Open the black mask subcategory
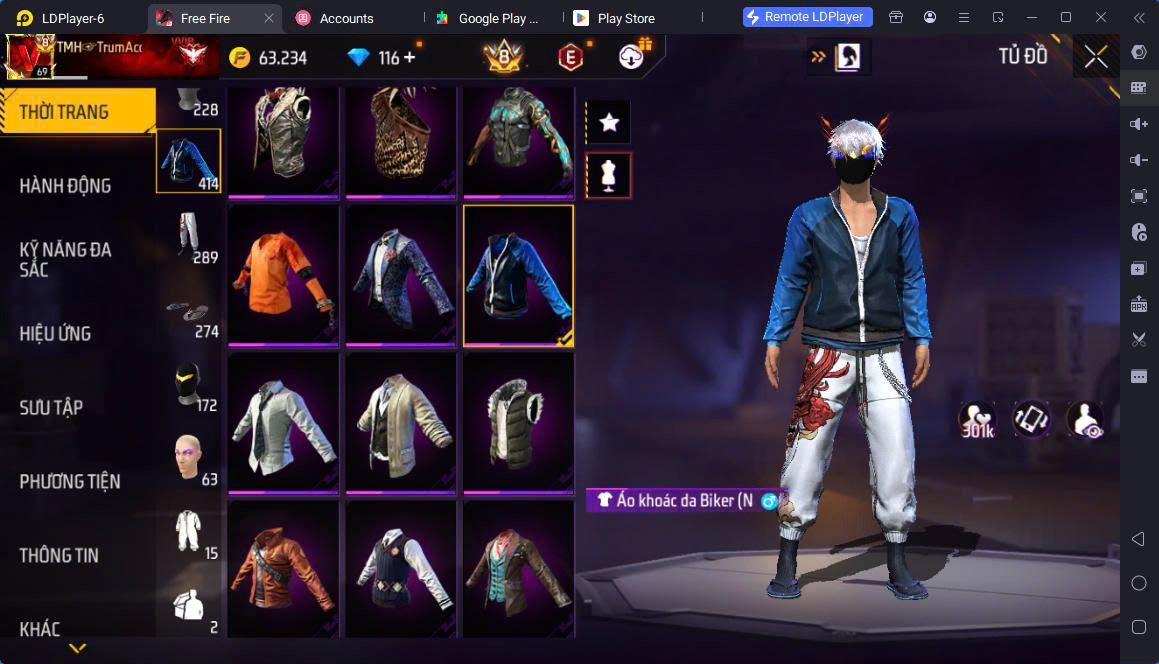Image resolution: width=1159 pixels, height=664 pixels. (x=188, y=385)
